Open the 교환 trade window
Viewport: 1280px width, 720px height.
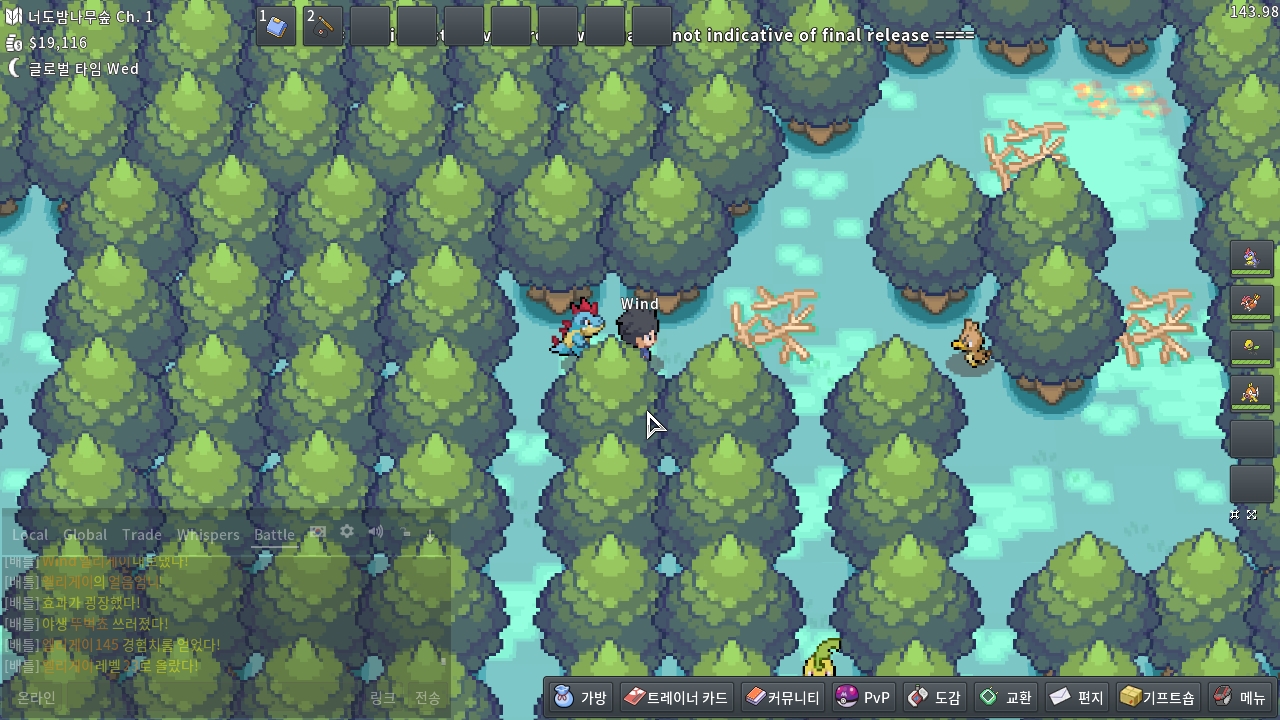click(1005, 697)
